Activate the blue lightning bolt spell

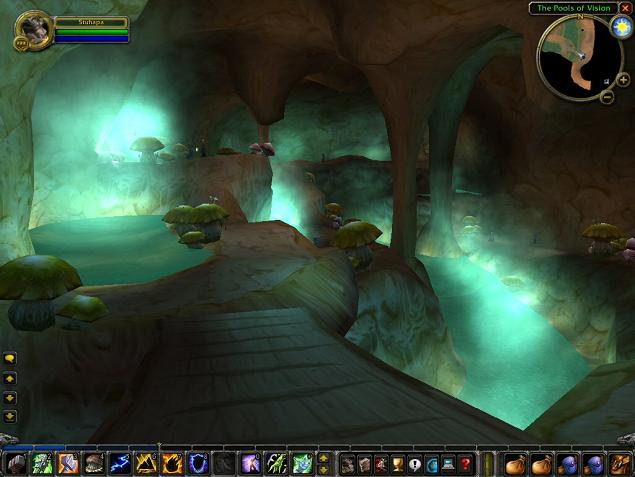120,464
